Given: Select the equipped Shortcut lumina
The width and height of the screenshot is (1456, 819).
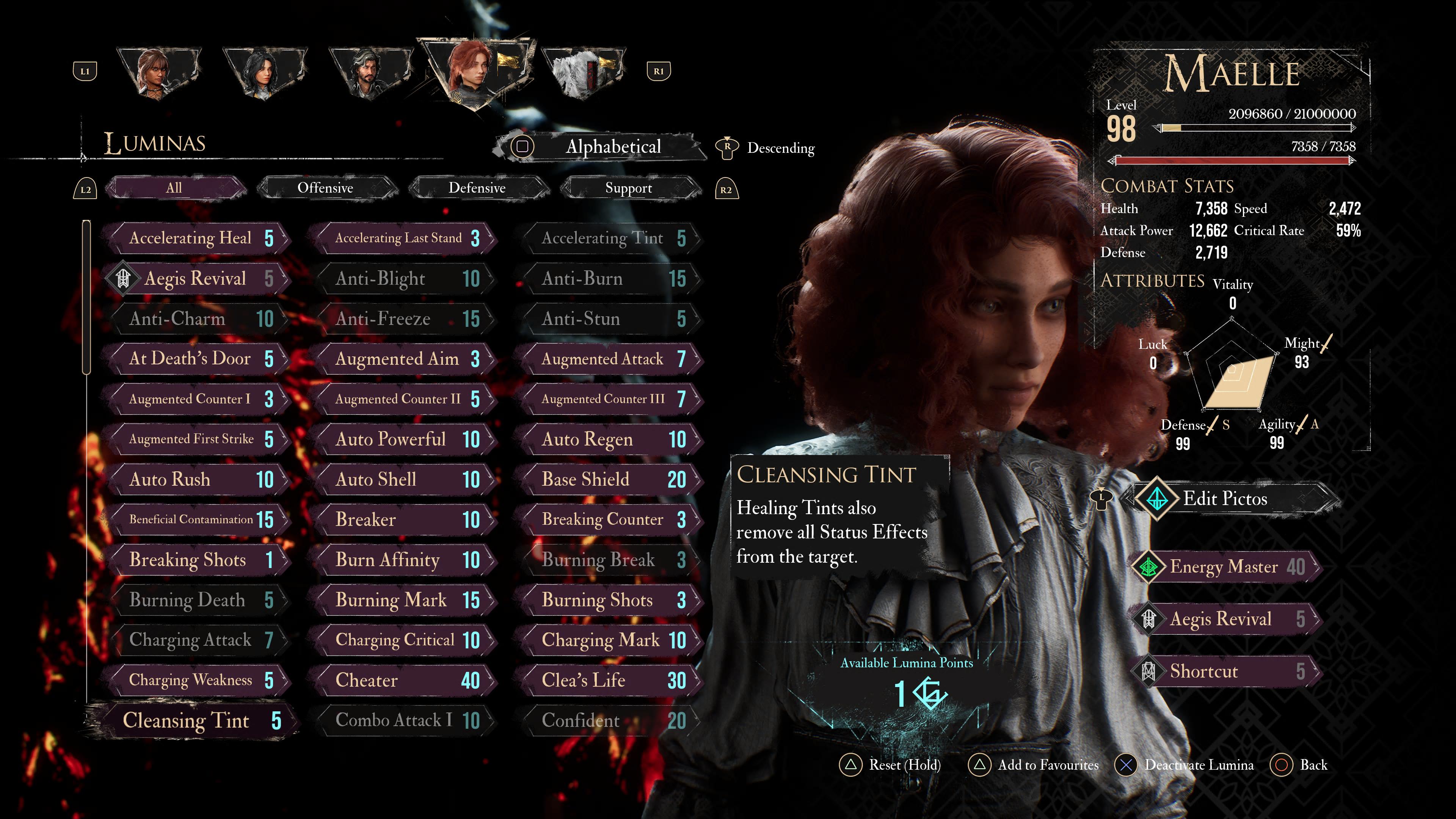Looking at the screenshot, I should click(1224, 672).
